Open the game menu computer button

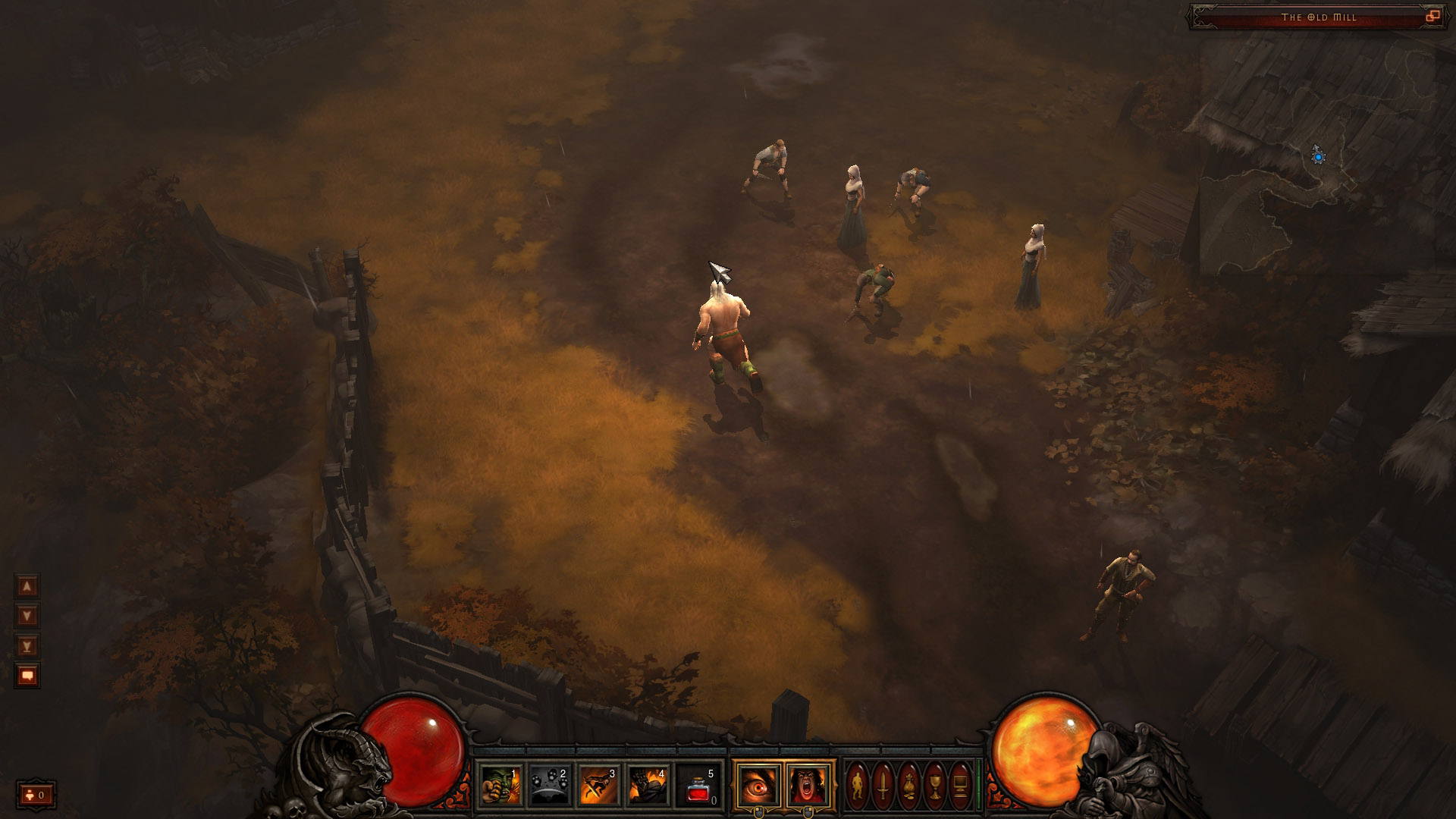click(x=960, y=785)
